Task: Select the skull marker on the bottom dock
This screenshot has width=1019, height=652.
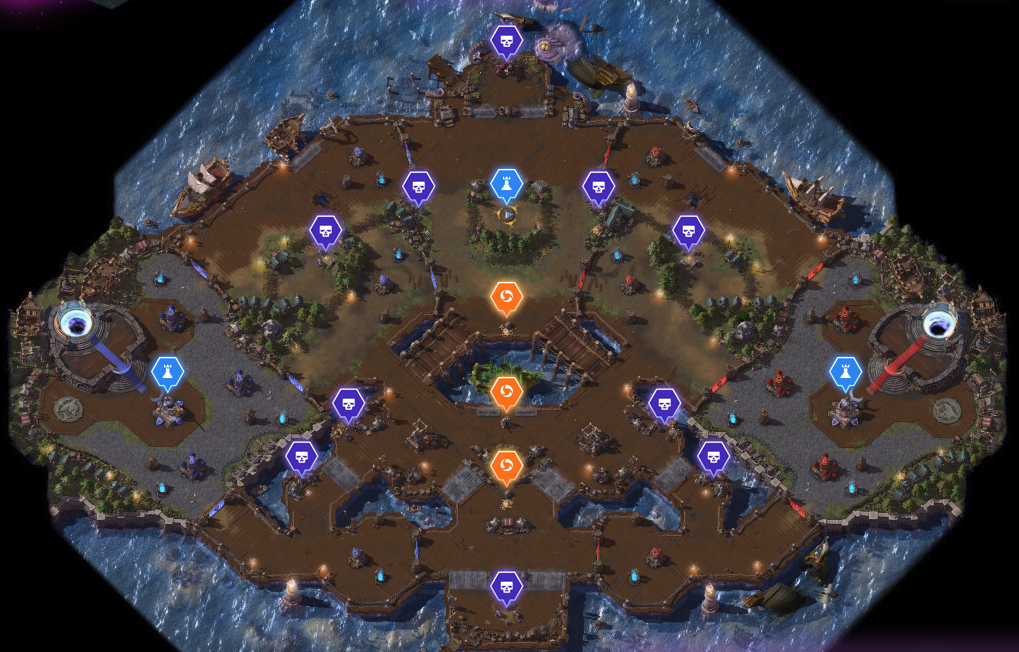Action: click(x=507, y=586)
